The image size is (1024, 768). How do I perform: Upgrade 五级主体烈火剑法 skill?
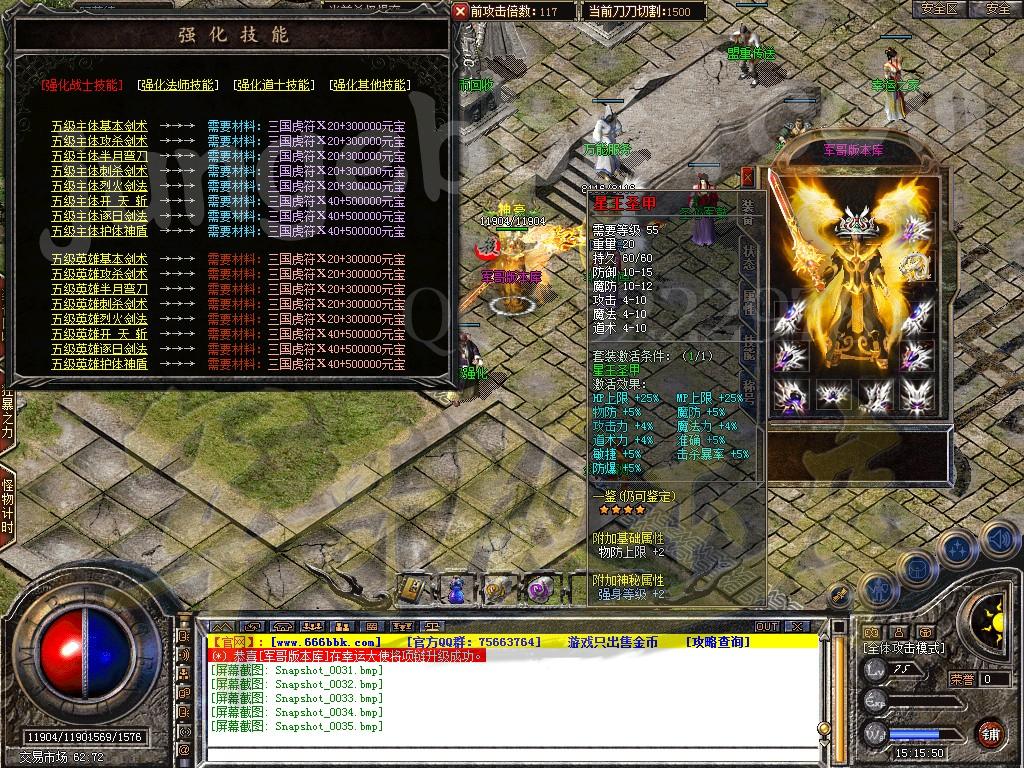click(100, 186)
